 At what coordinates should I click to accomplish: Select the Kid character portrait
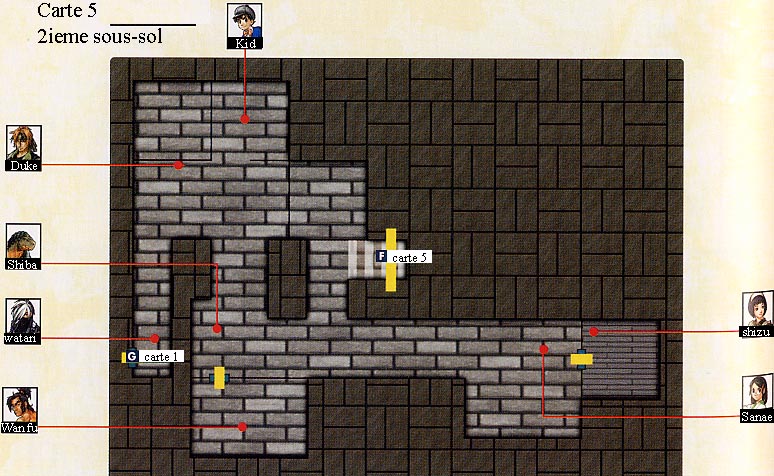245,25
